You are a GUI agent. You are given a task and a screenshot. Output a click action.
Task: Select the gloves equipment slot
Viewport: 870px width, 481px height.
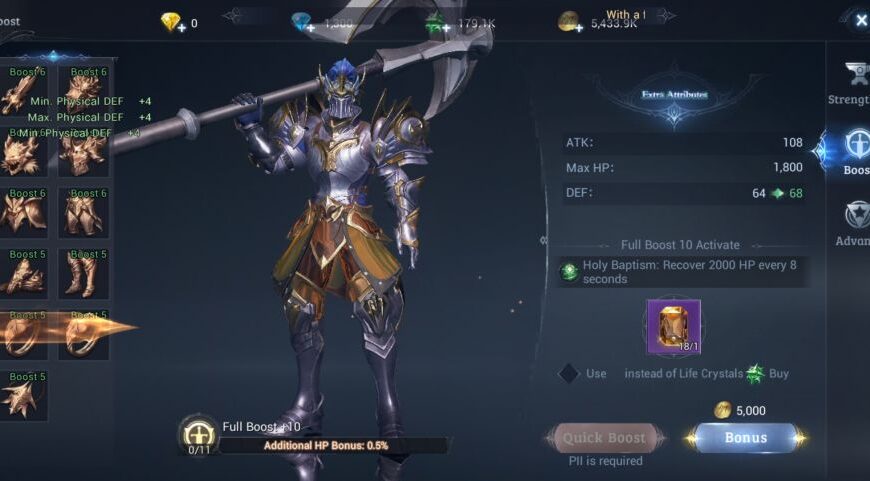pyautogui.click(x=24, y=274)
